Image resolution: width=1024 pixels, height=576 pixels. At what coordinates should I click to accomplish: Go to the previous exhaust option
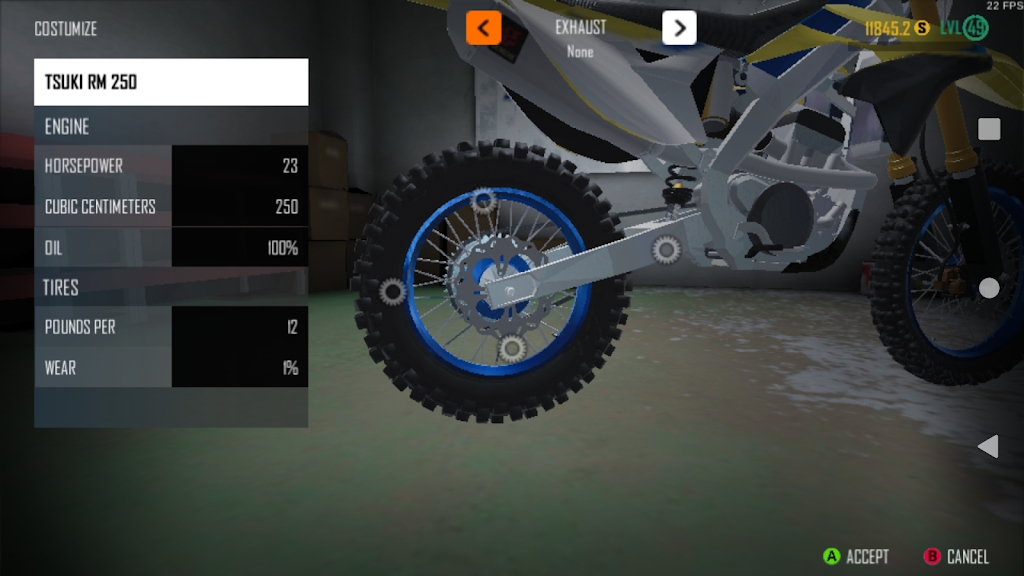(x=483, y=28)
